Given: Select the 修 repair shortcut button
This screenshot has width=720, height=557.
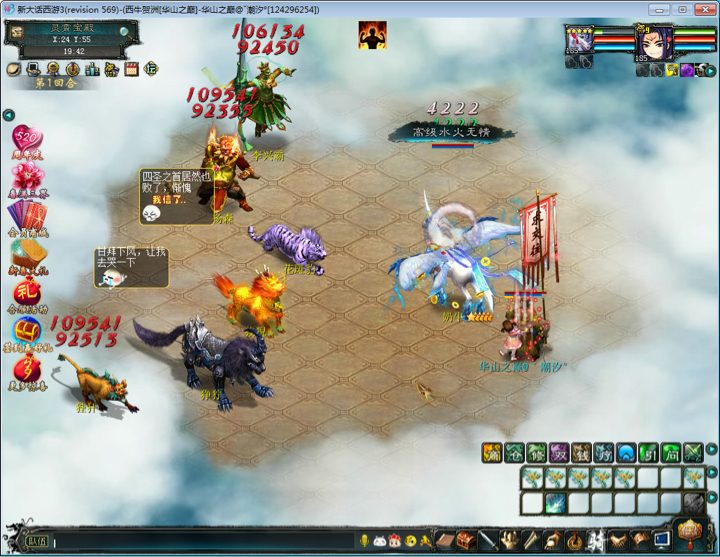Looking at the screenshot, I should click(x=537, y=451).
